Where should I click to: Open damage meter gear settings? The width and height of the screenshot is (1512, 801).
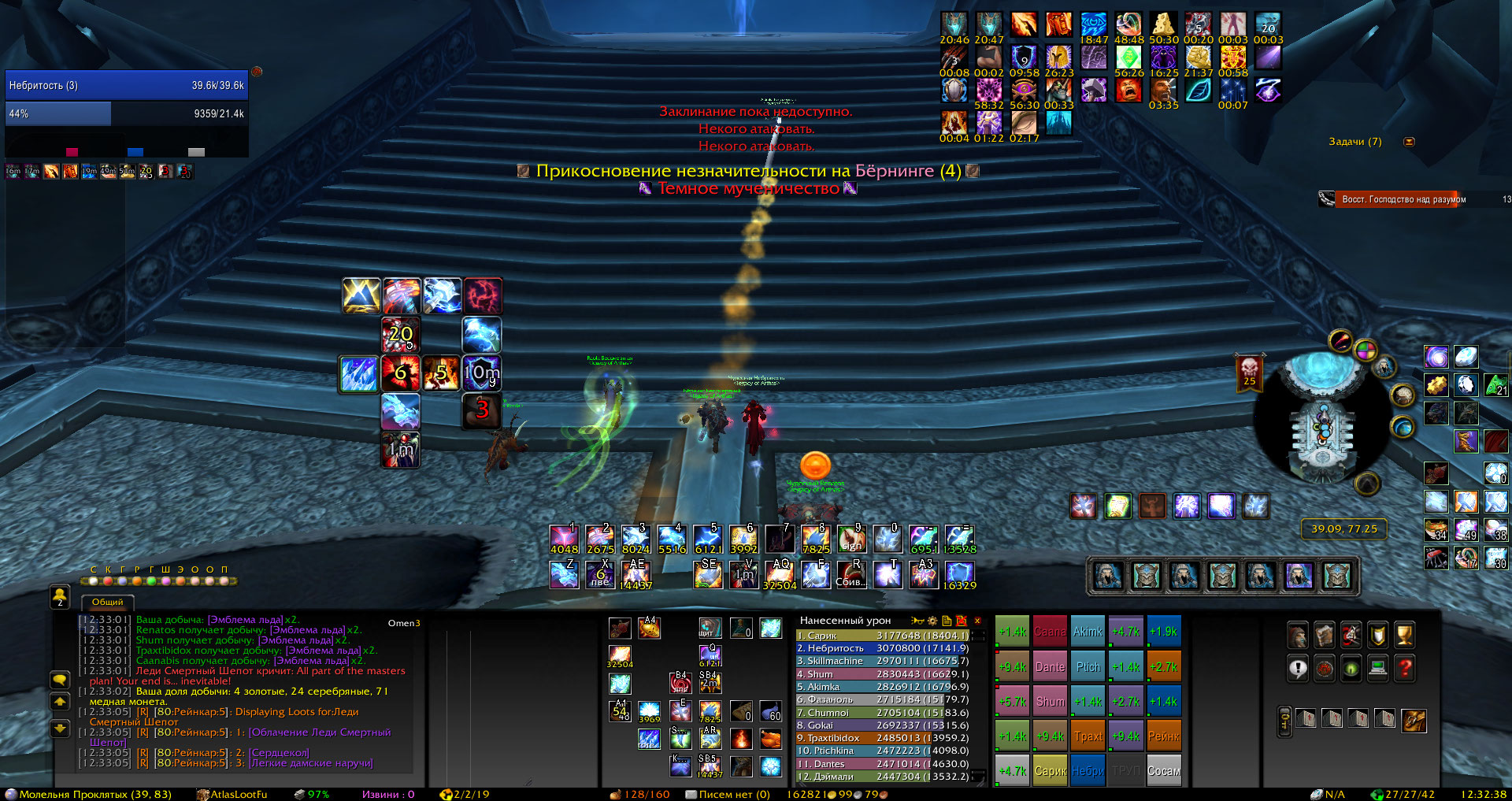(932, 621)
